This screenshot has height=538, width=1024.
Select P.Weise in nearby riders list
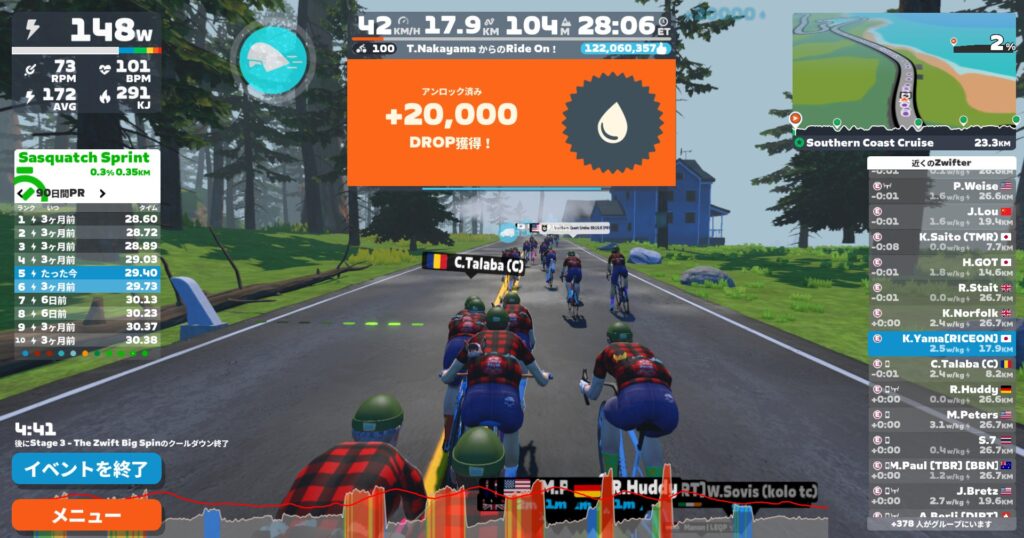point(941,190)
